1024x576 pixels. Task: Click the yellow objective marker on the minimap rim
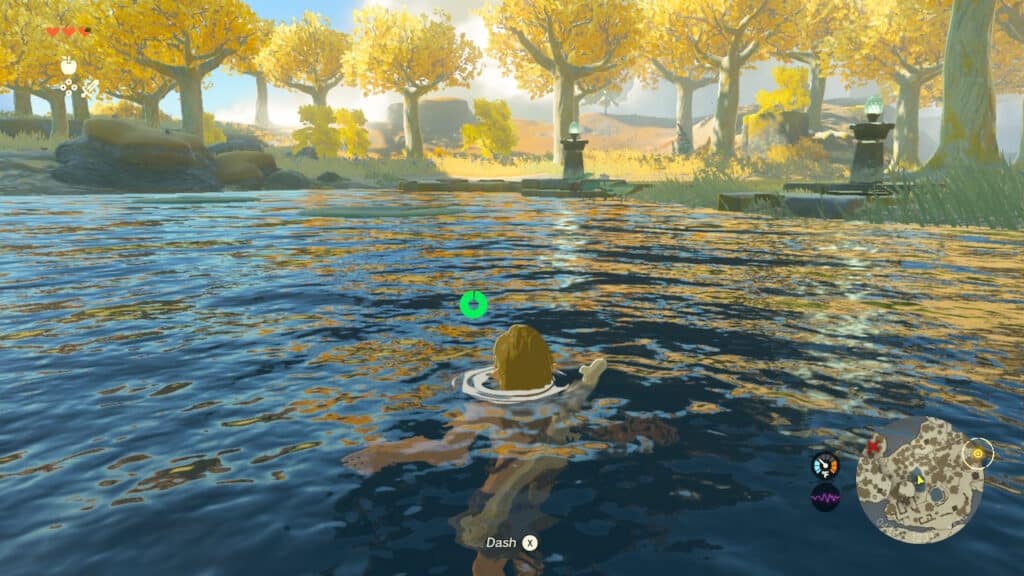click(x=978, y=453)
